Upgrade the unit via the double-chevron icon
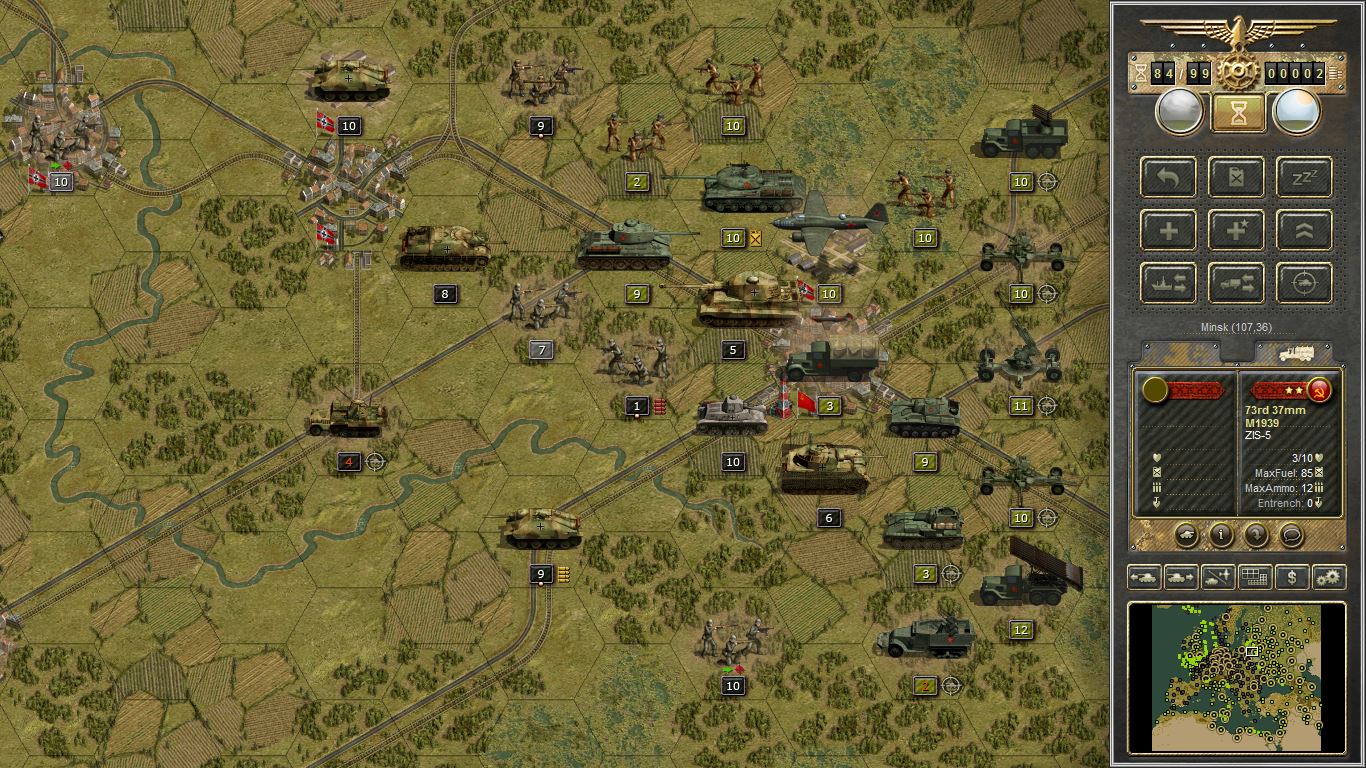Image resolution: width=1366 pixels, height=768 pixels. click(x=1302, y=230)
